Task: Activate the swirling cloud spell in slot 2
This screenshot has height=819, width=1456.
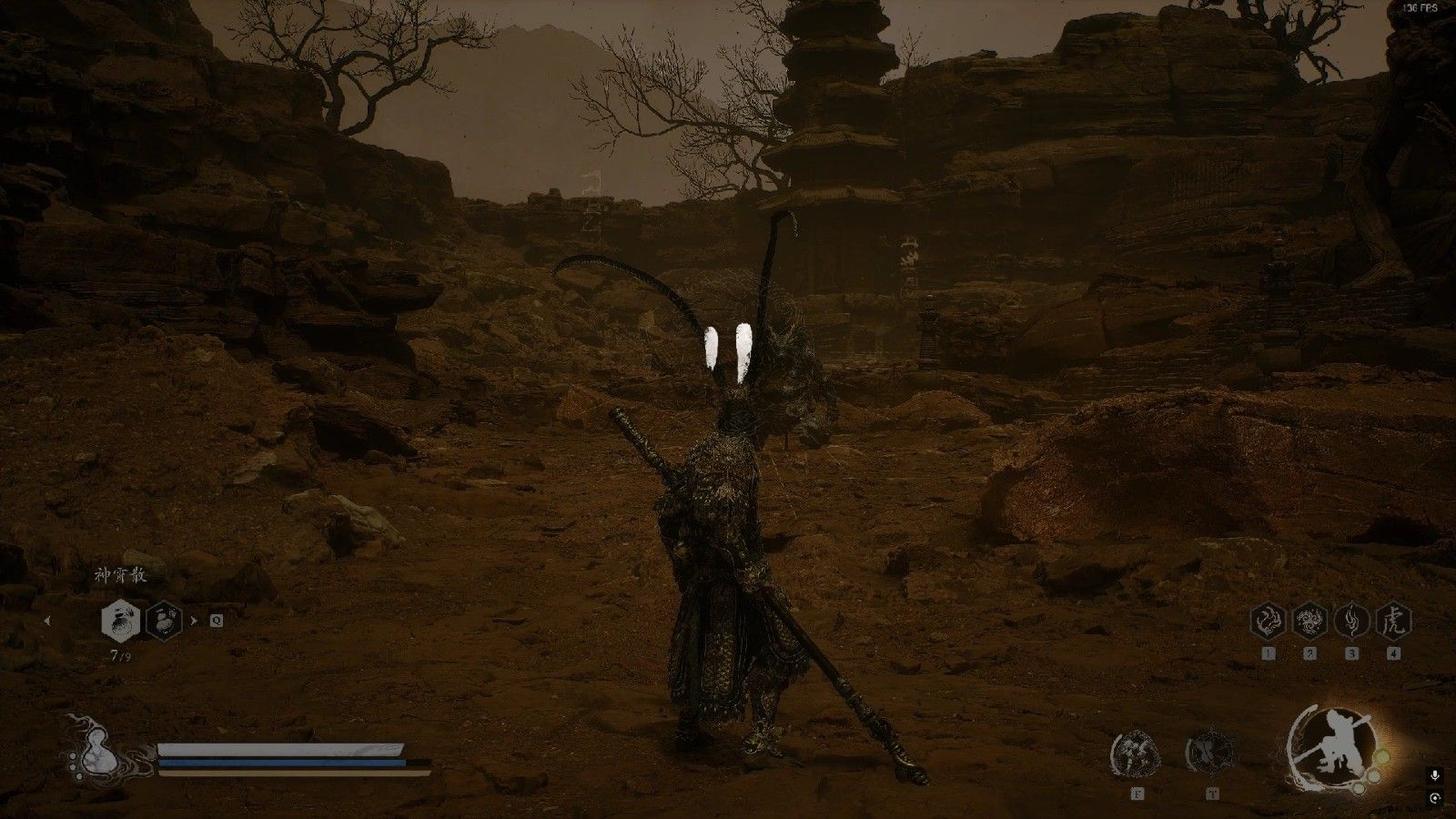Action: point(1309,622)
